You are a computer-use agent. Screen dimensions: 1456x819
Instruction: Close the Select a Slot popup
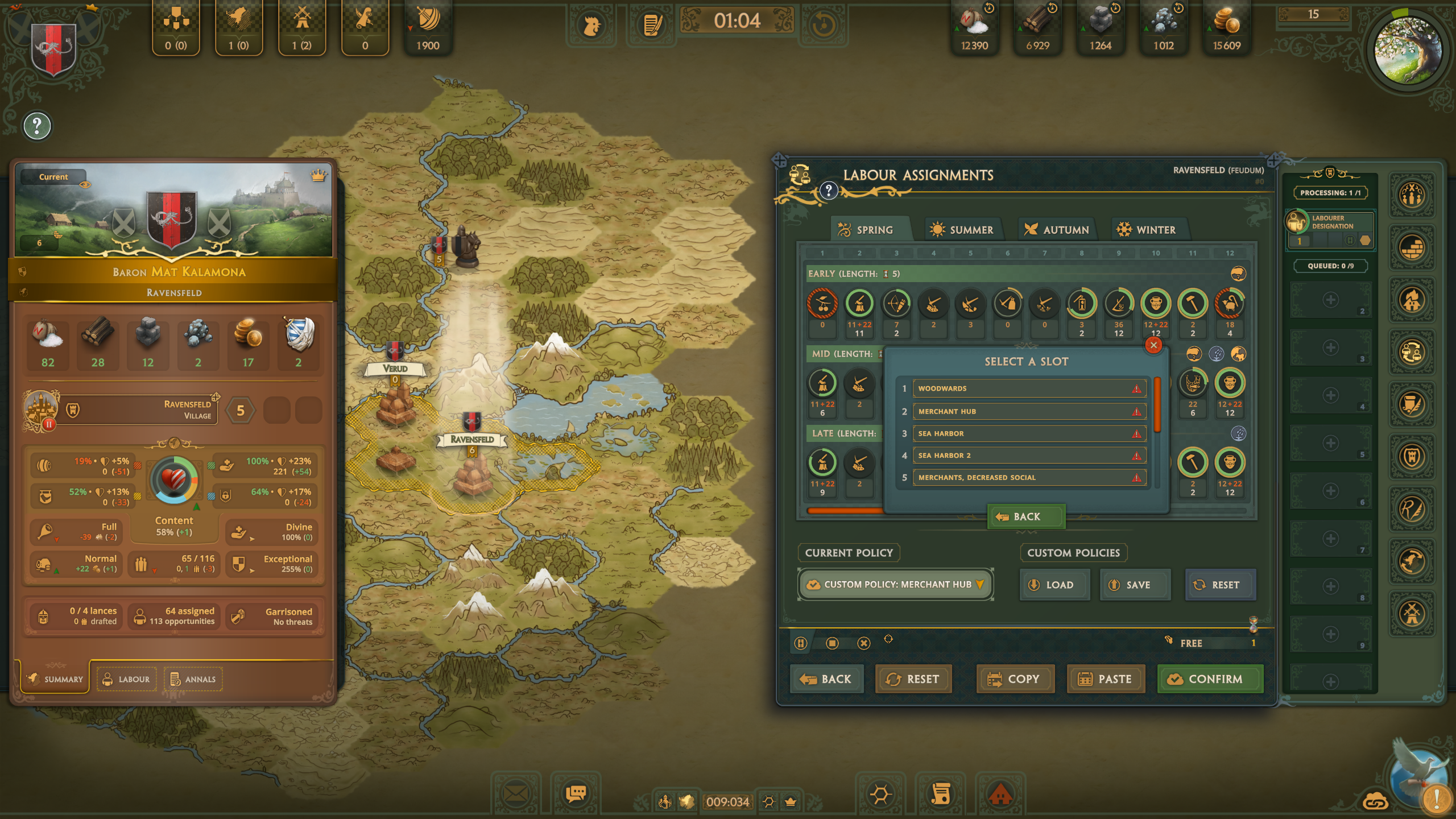tap(1153, 345)
